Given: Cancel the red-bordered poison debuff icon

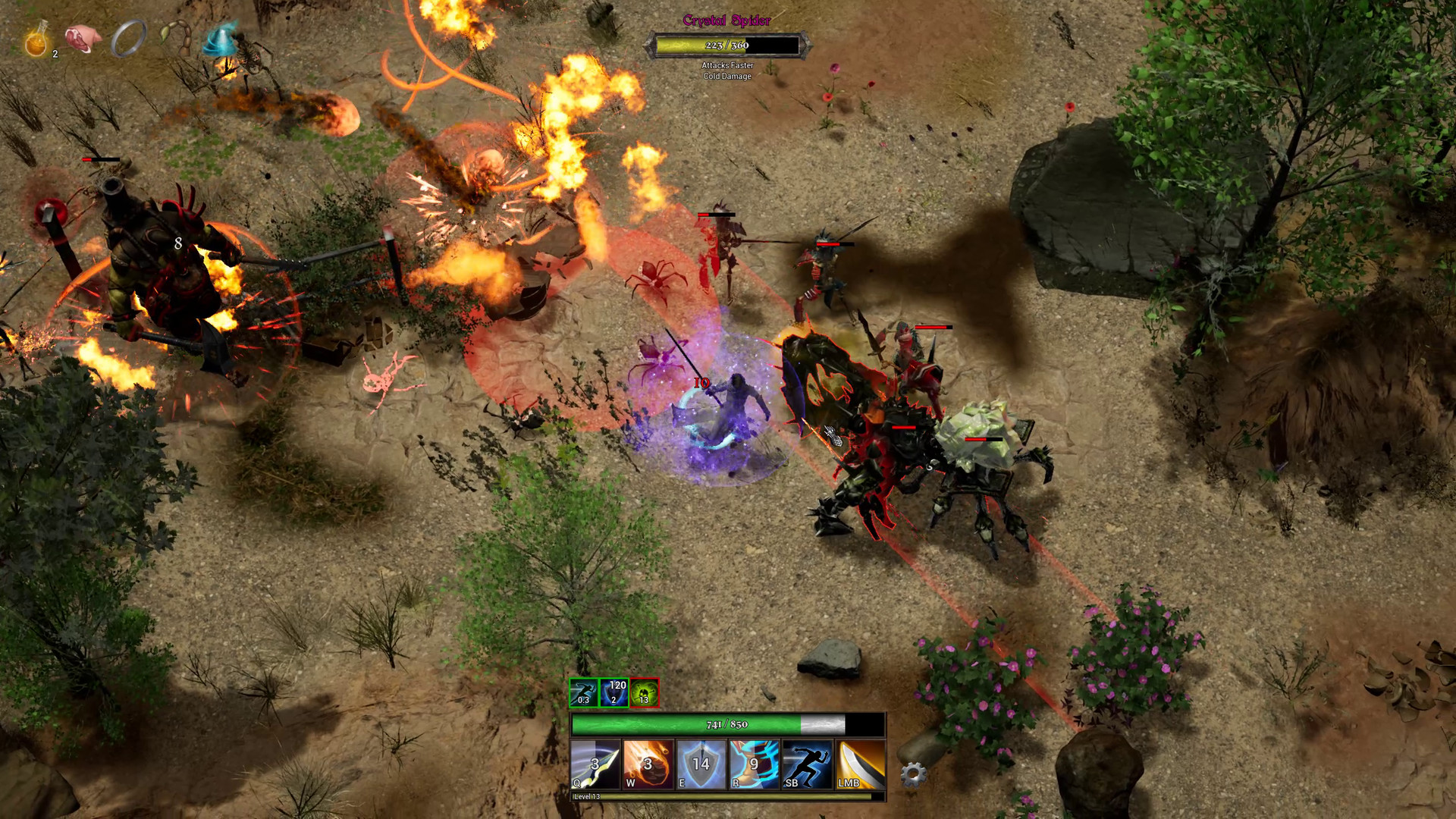Looking at the screenshot, I should coord(643,692).
